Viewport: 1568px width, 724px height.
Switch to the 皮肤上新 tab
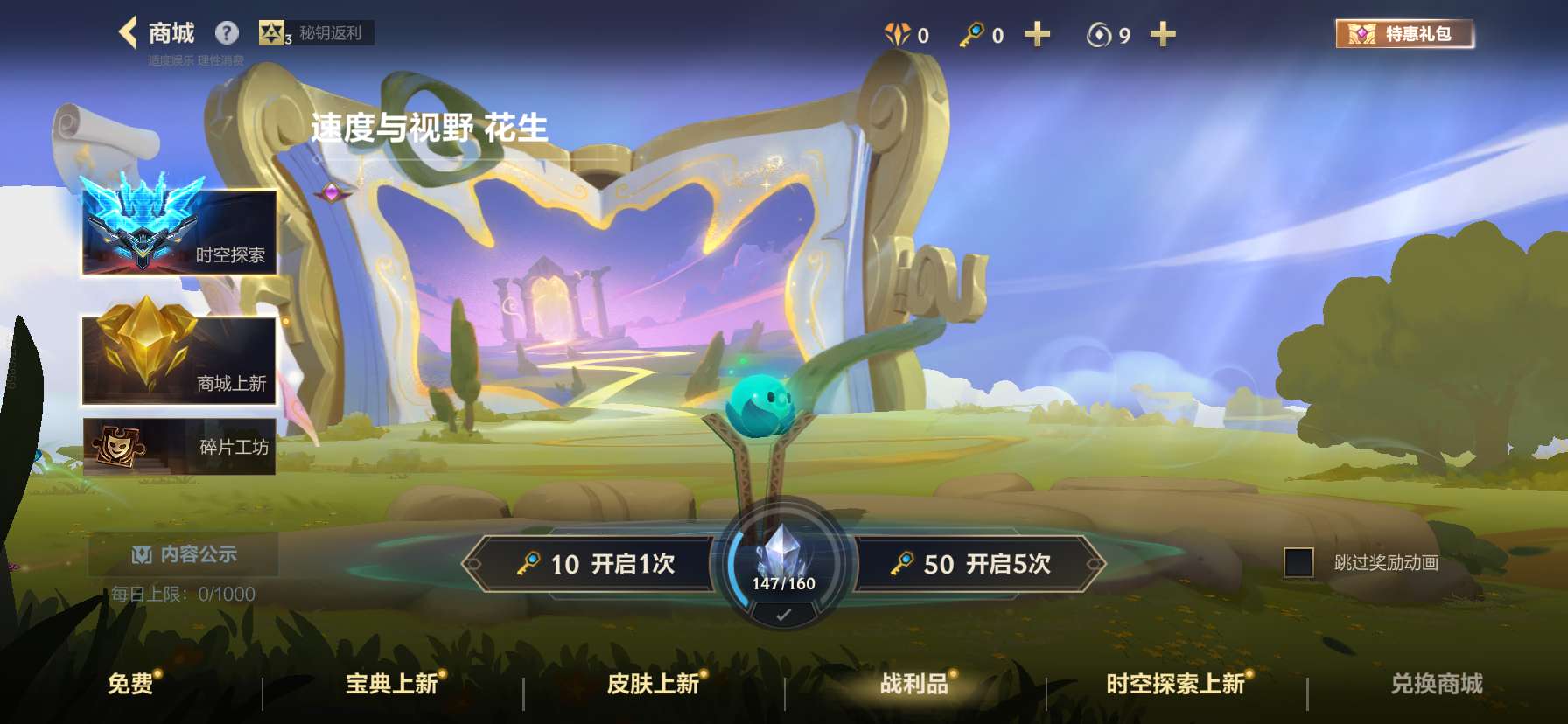652,686
